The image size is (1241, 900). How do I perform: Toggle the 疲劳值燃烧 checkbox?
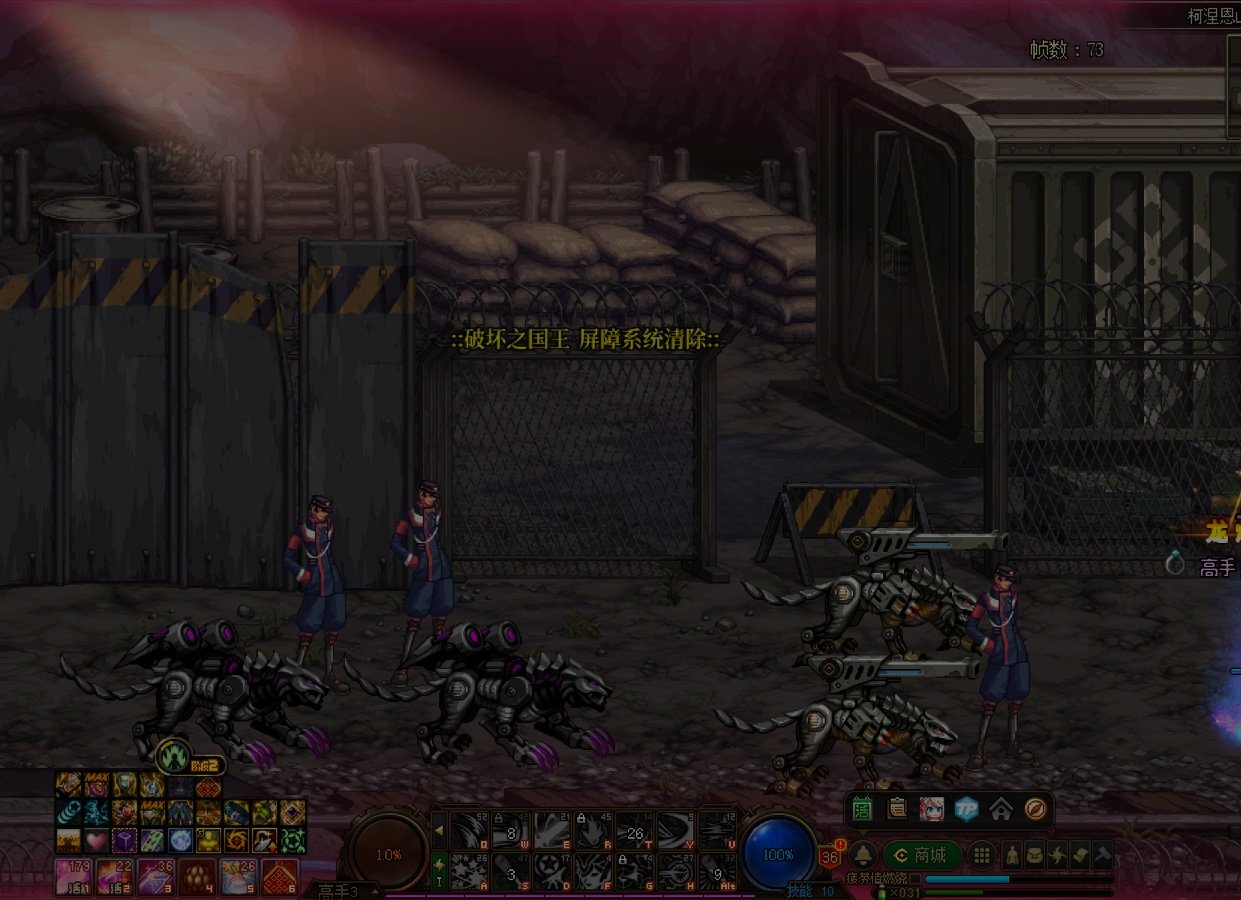914,878
